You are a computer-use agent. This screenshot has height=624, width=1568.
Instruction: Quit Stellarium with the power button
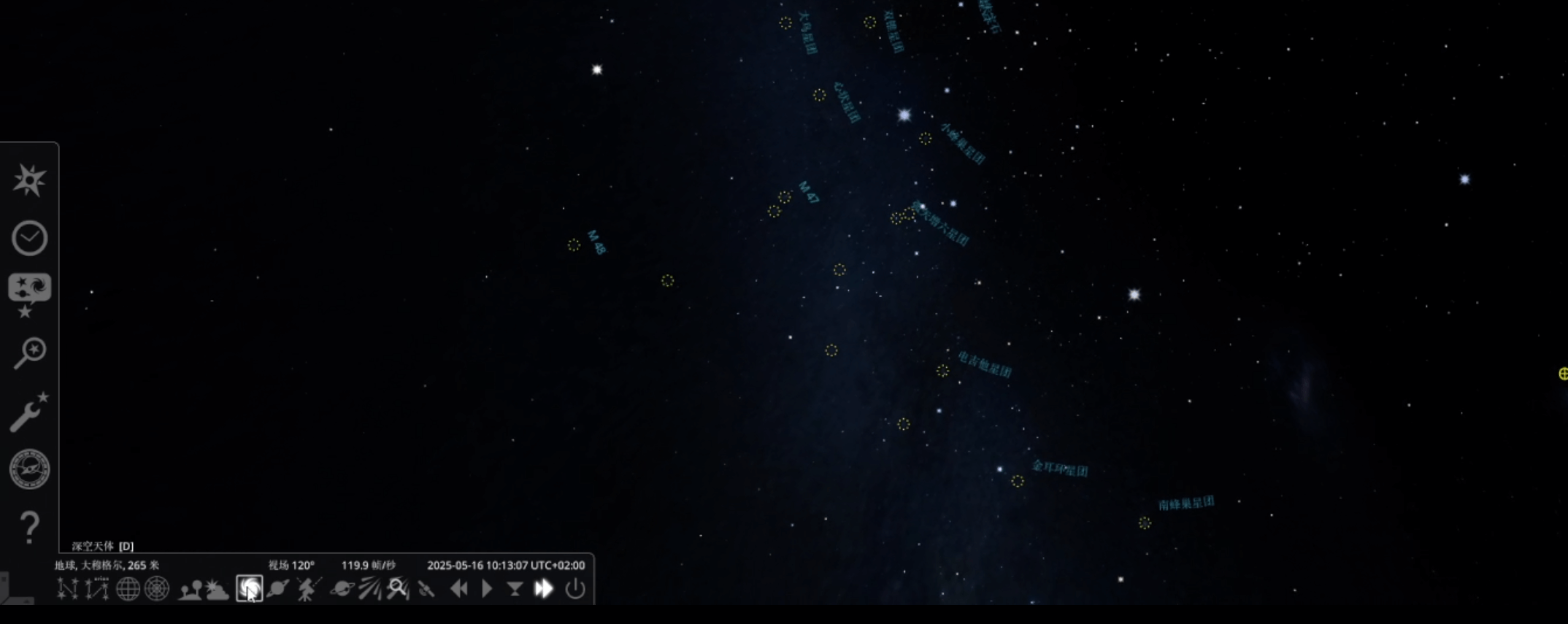(575, 588)
